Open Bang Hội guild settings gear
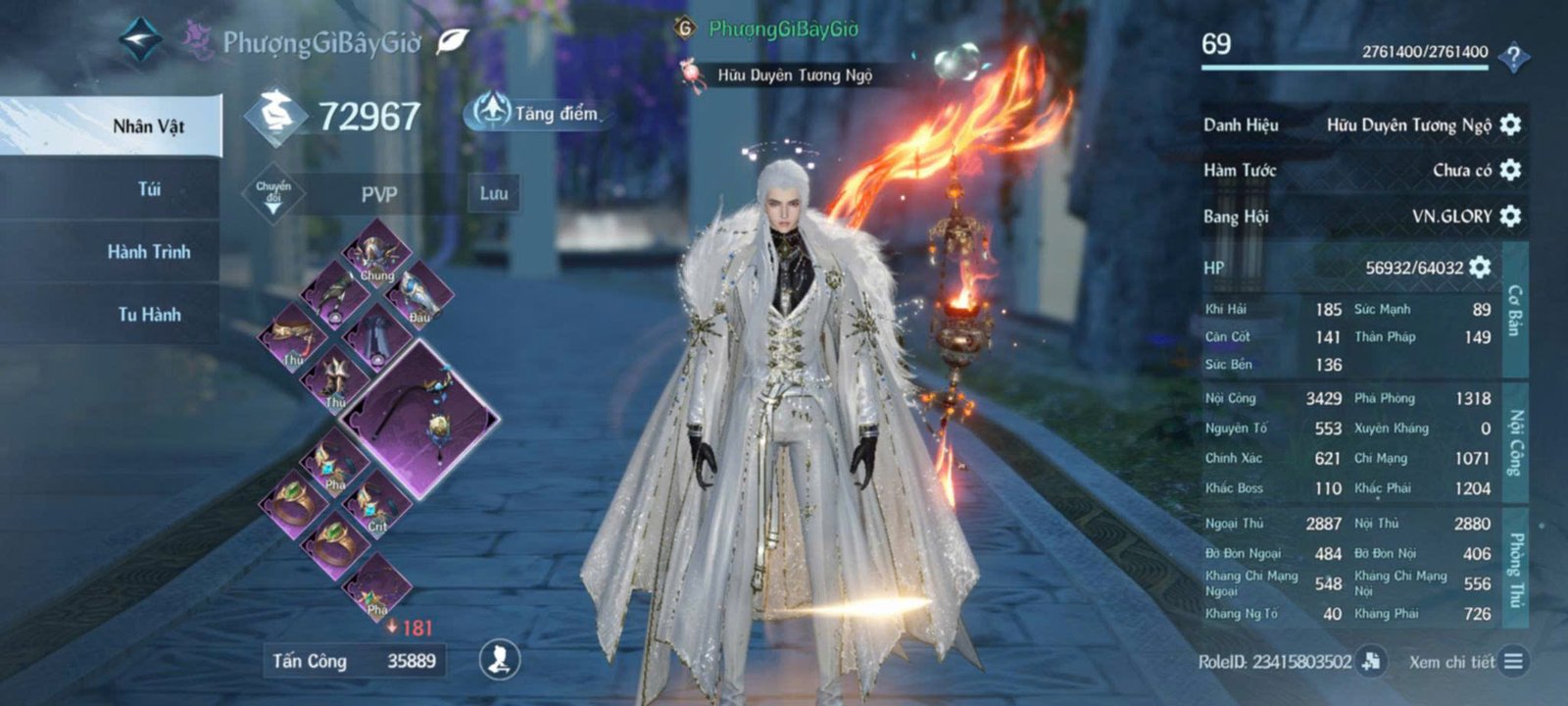Viewport: 1568px width, 706px height. point(1510,216)
